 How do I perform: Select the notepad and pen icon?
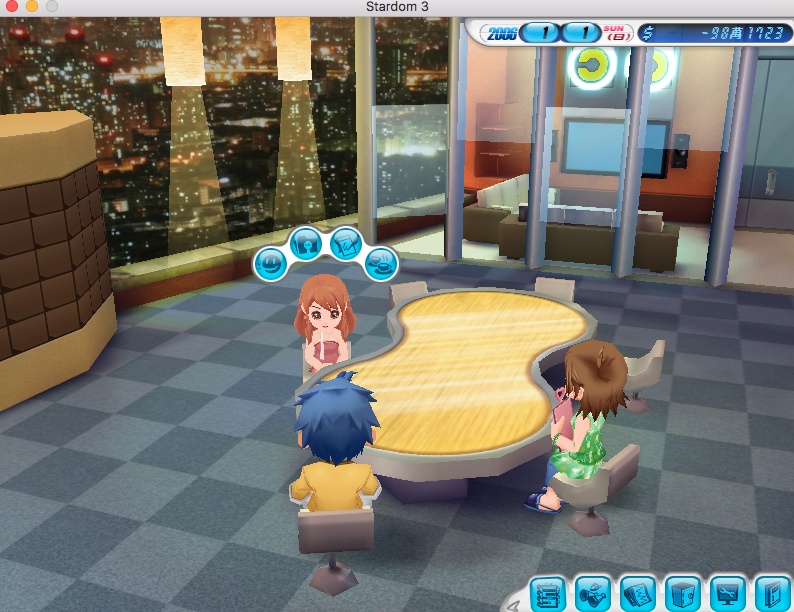point(345,242)
